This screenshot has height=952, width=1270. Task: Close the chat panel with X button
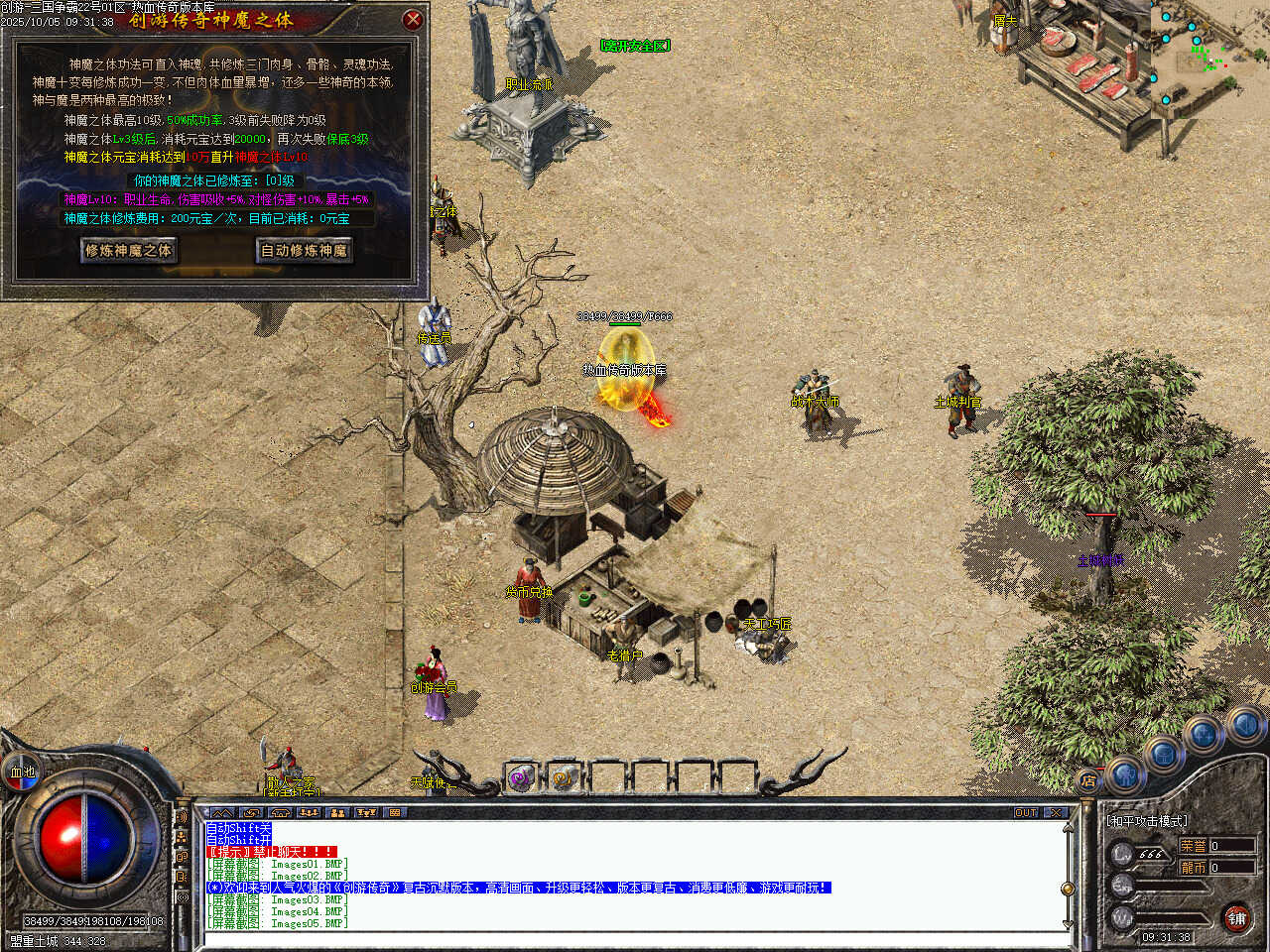[1055, 812]
